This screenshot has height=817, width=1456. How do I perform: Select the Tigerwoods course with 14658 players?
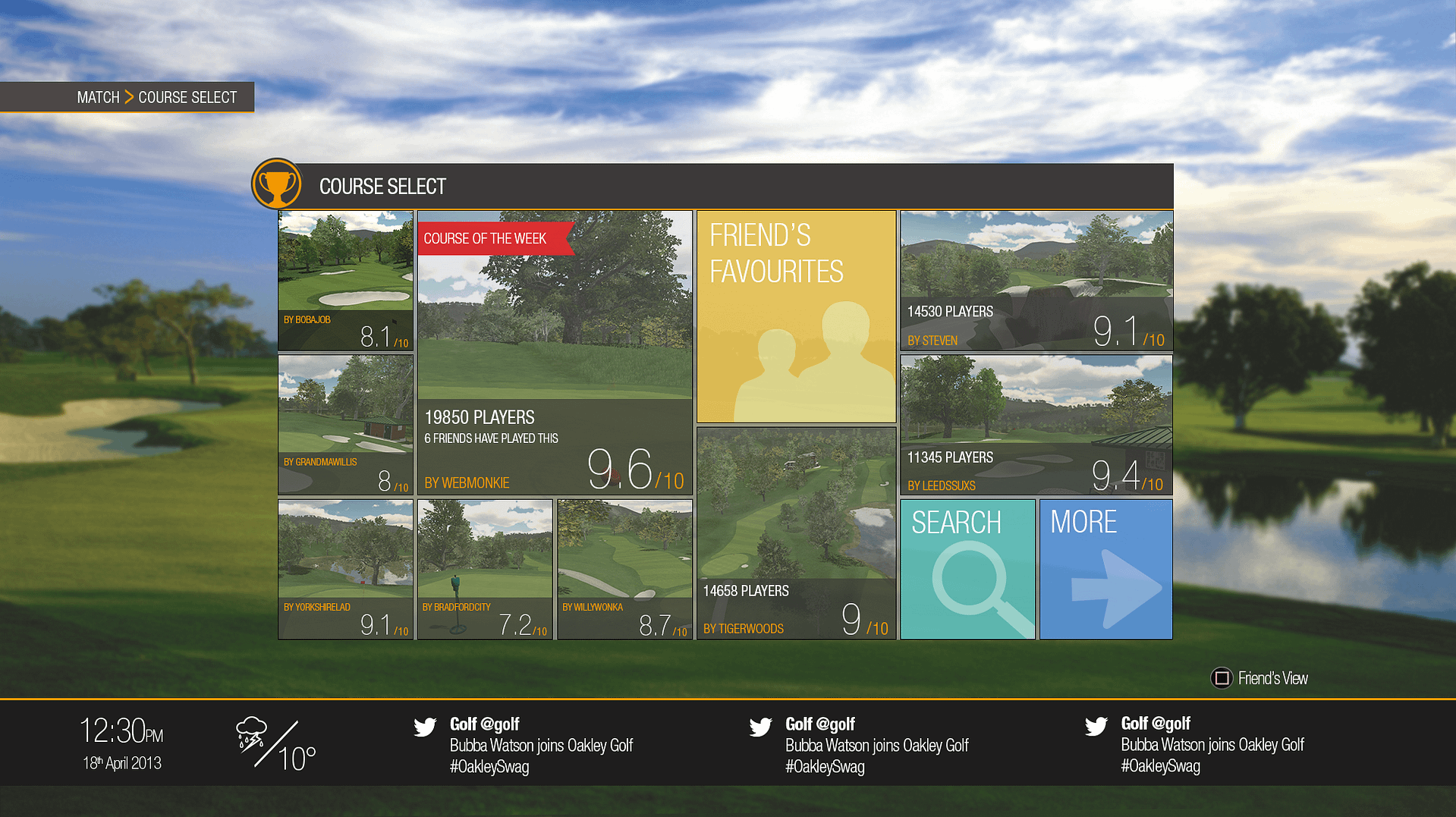click(796, 533)
